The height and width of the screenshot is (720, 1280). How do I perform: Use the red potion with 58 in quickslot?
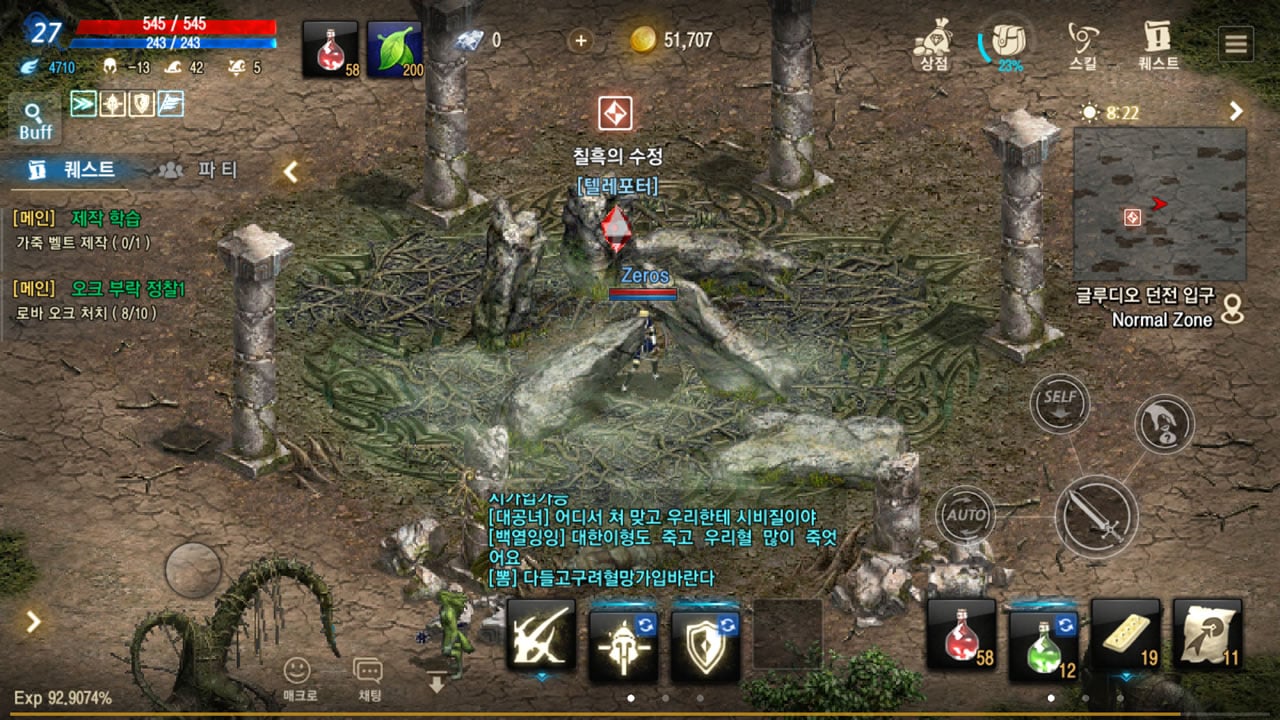click(961, 634)
